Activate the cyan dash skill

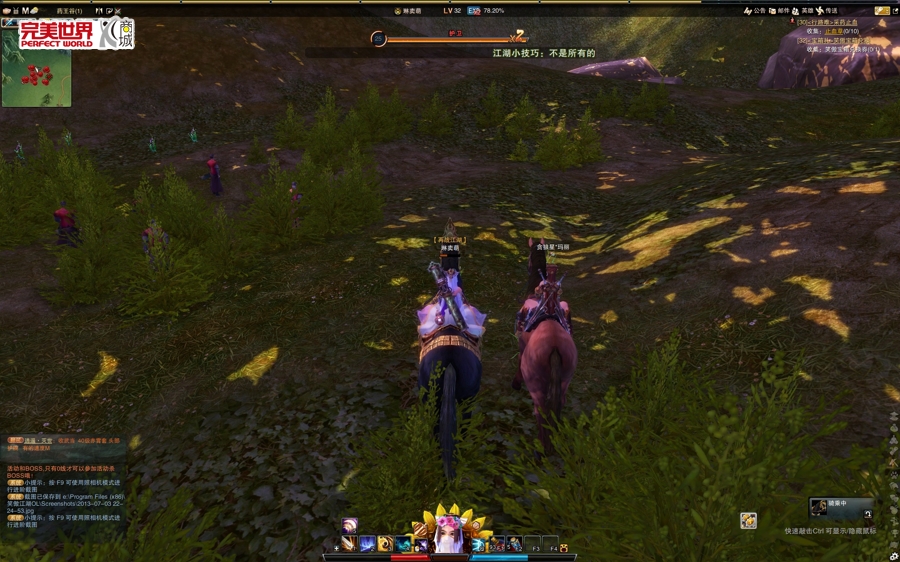[404, 544]
